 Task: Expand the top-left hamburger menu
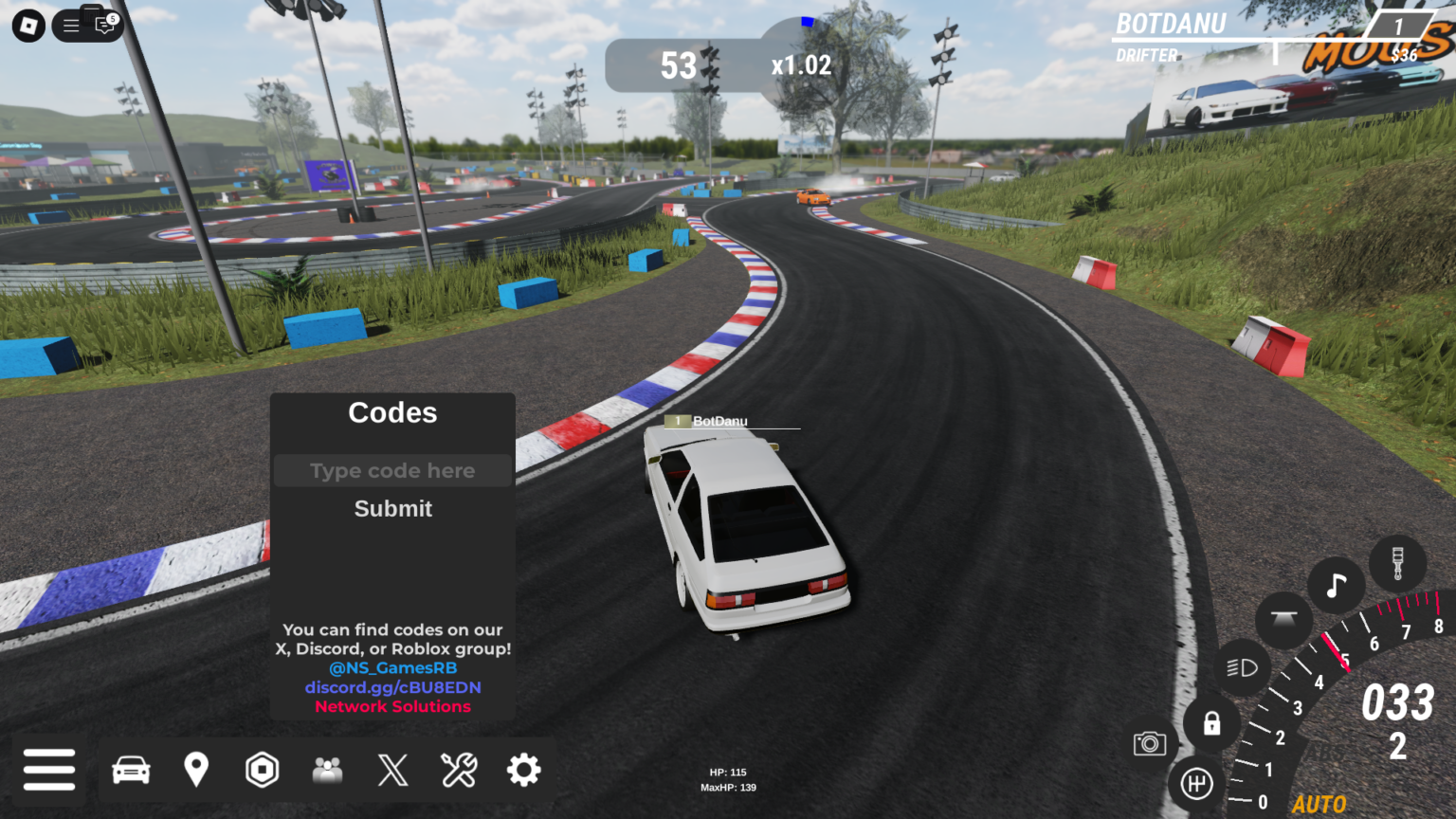point(72,25)
